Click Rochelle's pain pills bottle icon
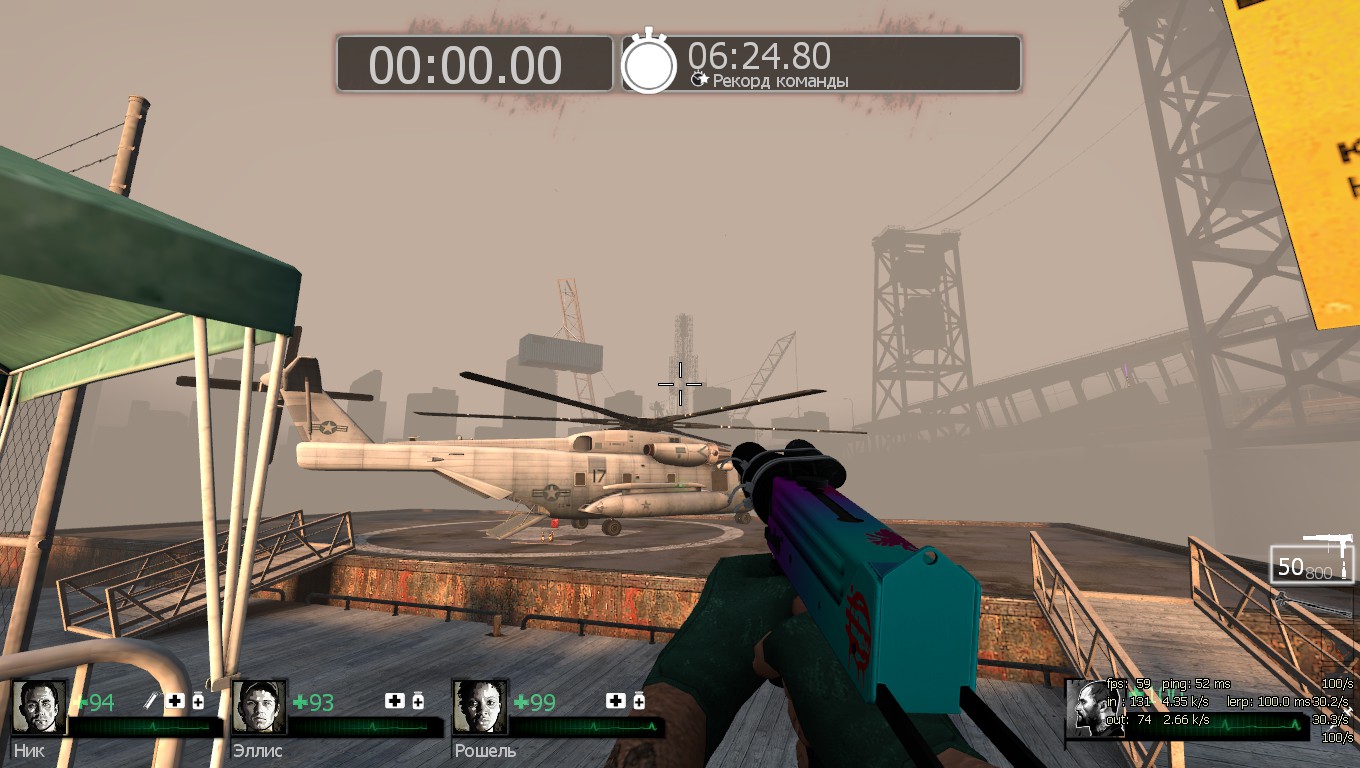The height and width of the screenshot is (768, 1360). click(x=638, y=701)
